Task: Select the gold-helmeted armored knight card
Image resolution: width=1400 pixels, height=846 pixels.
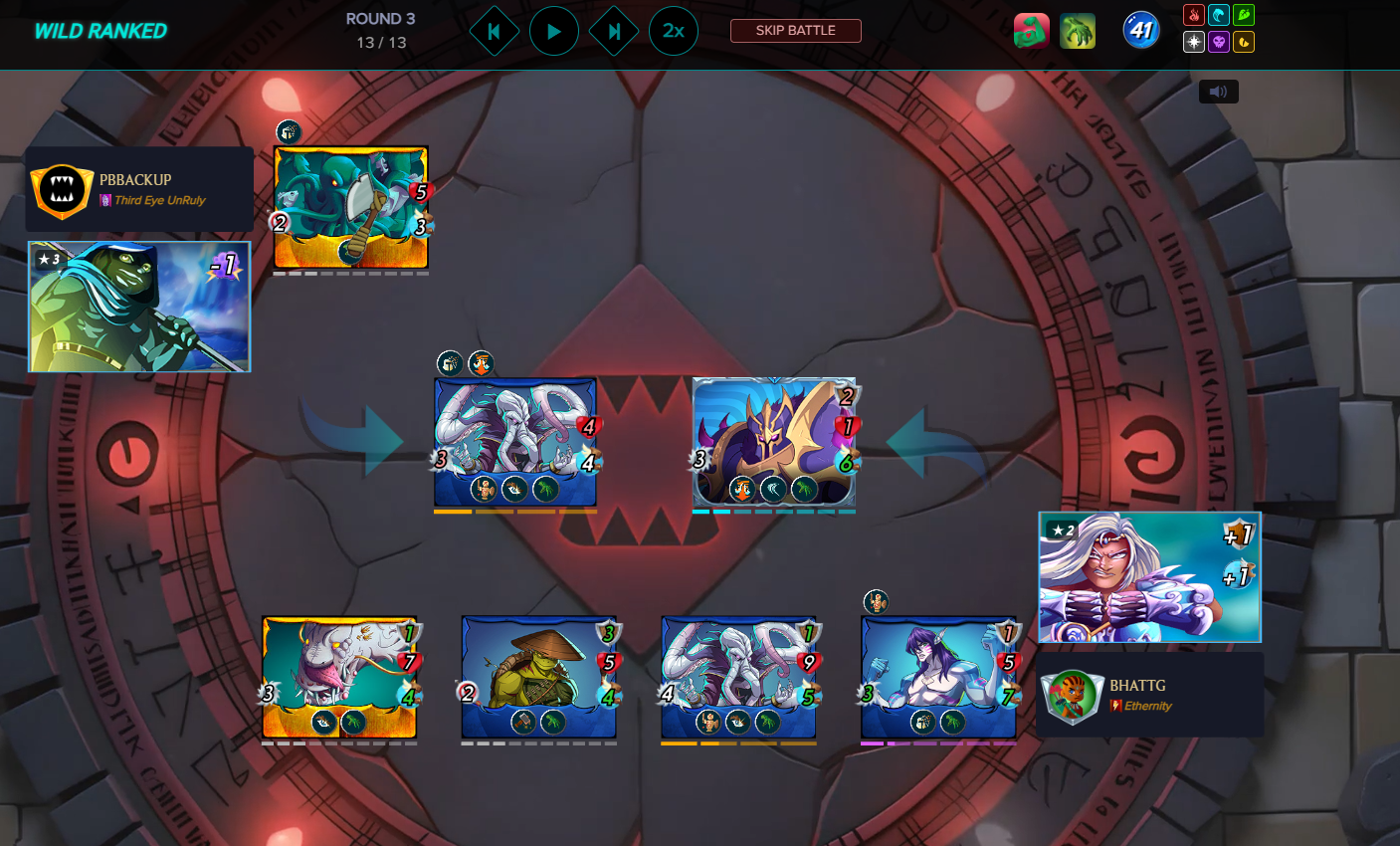Action: point(773,442)
